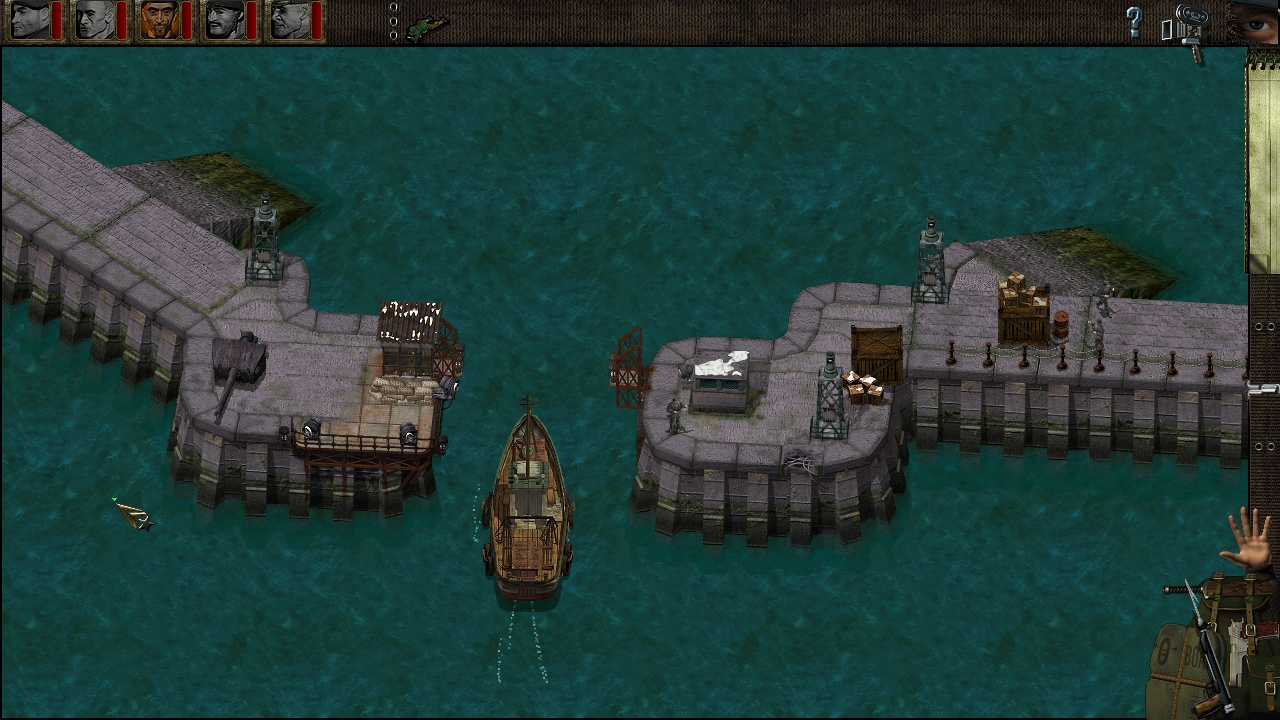Viewport: 1280px width, 720px height.
Task: Toggle the single-window view icon
Action: 1167,30
